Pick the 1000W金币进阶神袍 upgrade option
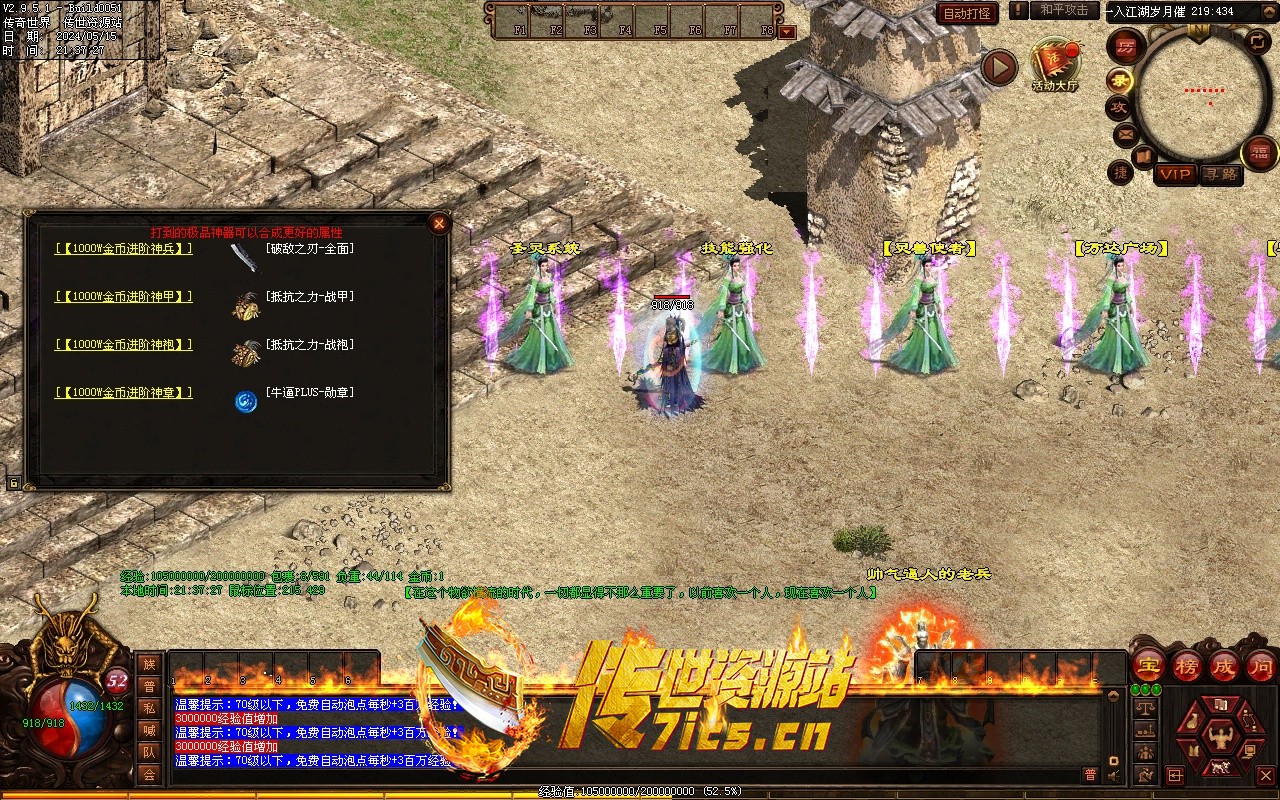Viewport: 1280px width, 800px height. pyautogui.click(x=124, y=345)
